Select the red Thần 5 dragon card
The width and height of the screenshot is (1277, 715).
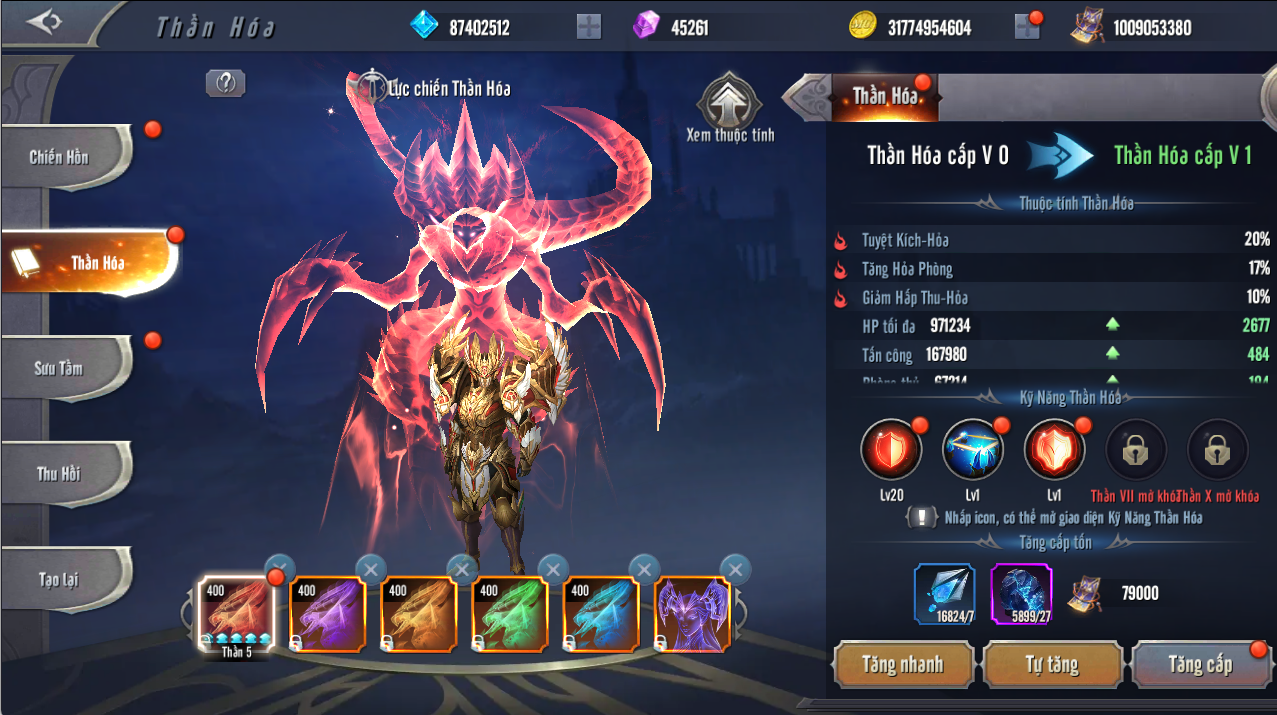pos(236,614)
